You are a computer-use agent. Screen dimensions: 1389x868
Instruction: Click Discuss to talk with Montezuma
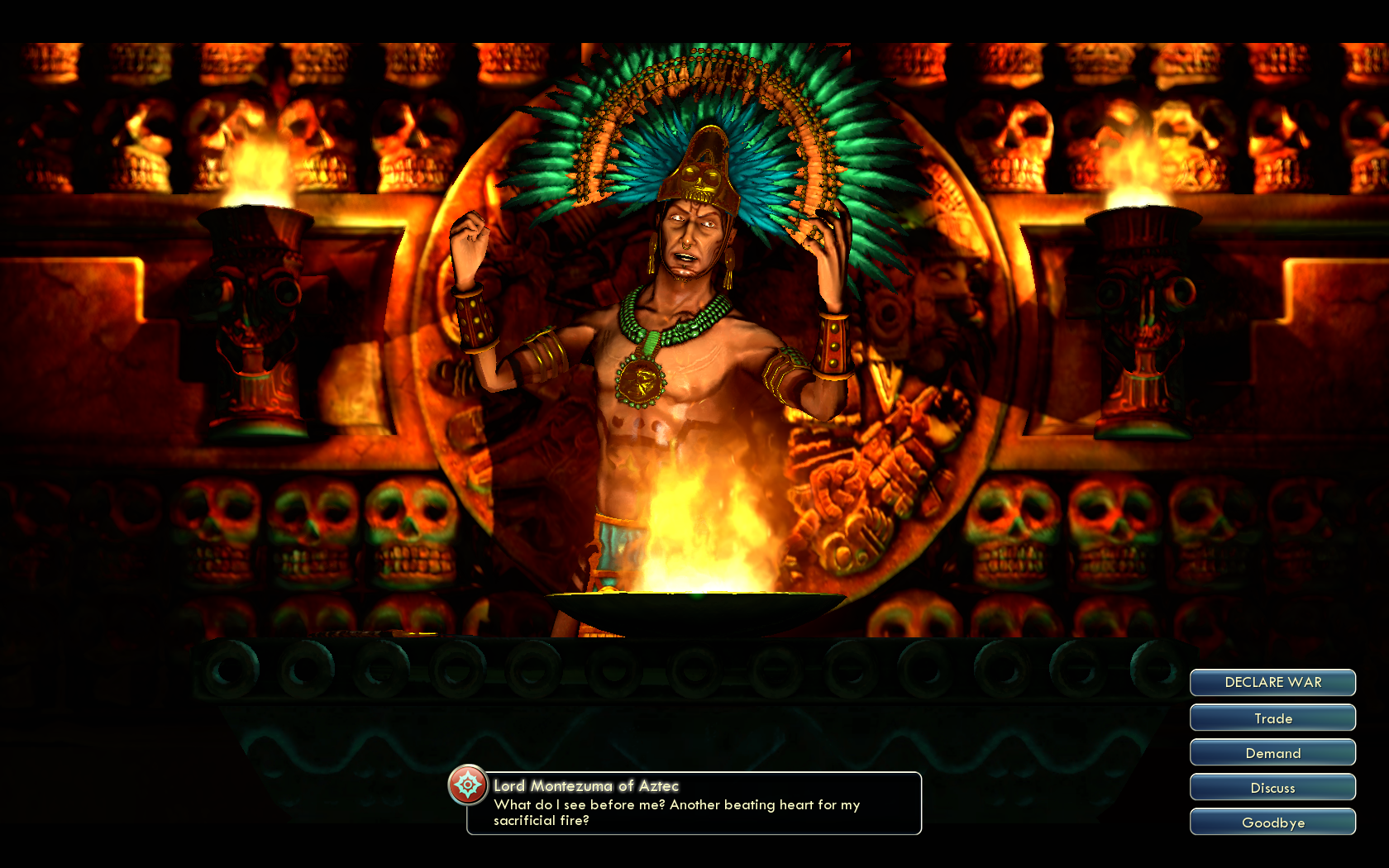(1272, 788)
